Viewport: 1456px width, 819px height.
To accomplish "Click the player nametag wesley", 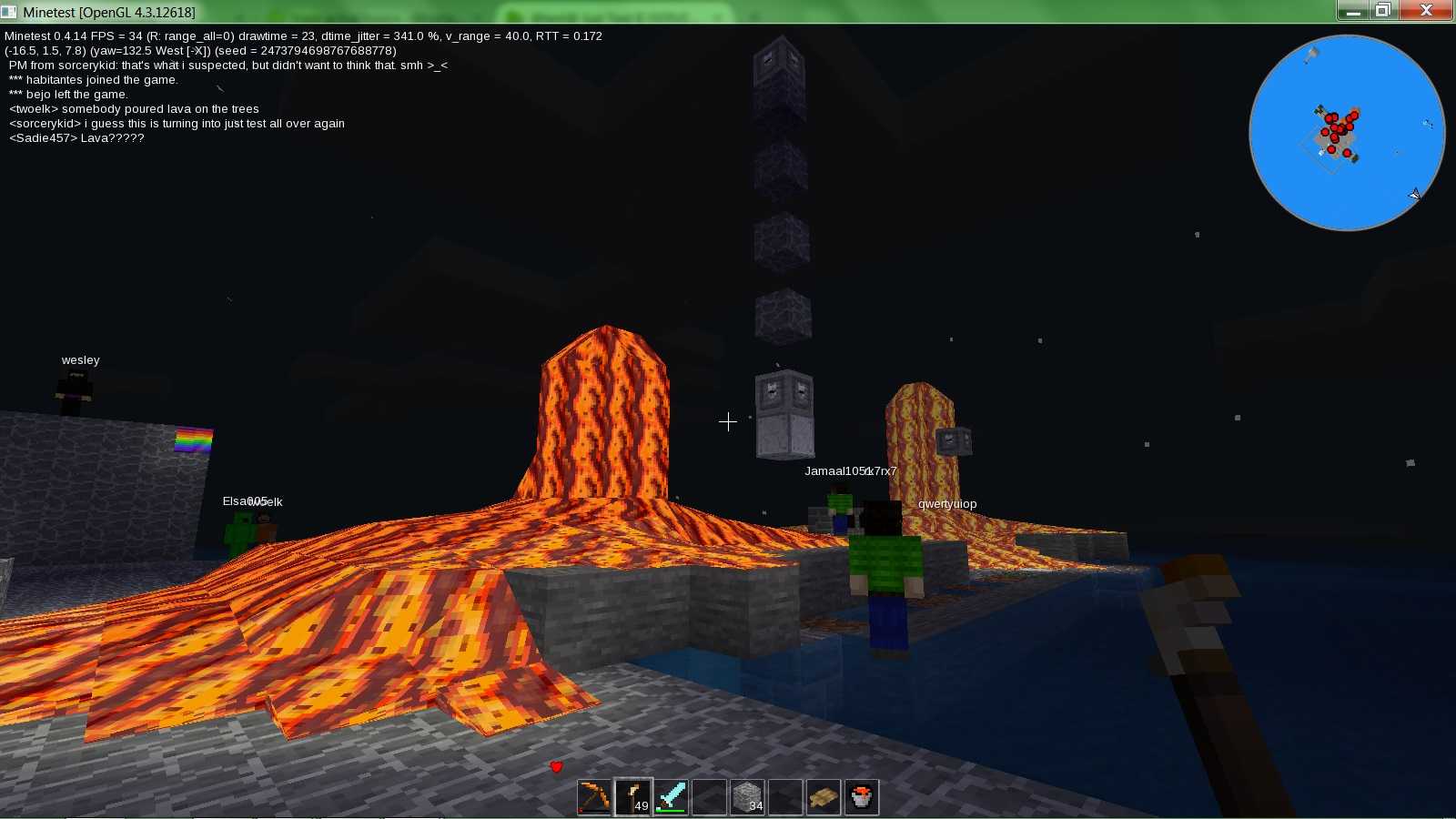I will (x=80, y=359).
